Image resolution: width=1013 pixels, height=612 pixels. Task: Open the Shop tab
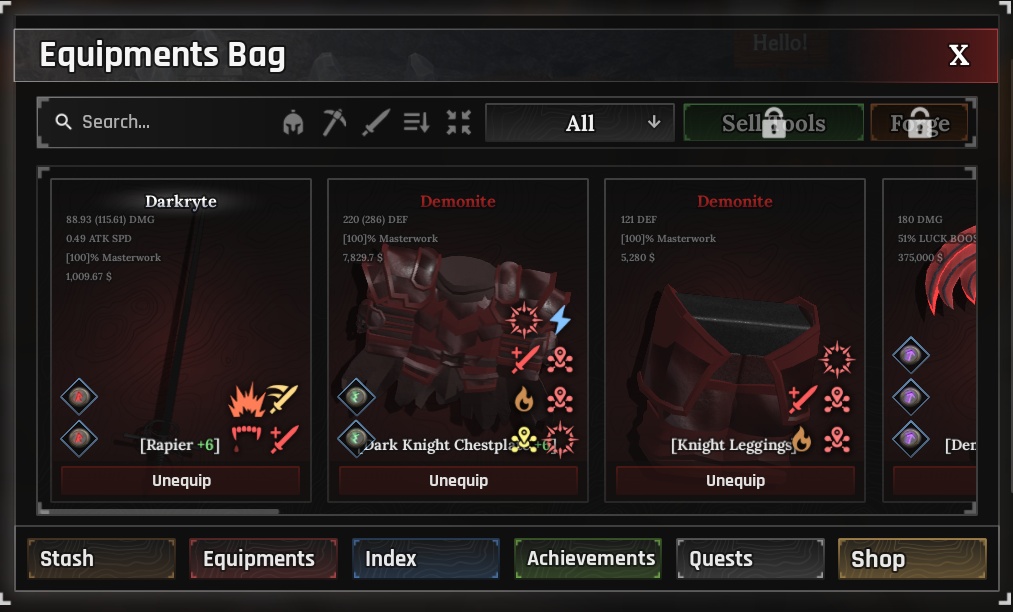click(x=912, y=559)
